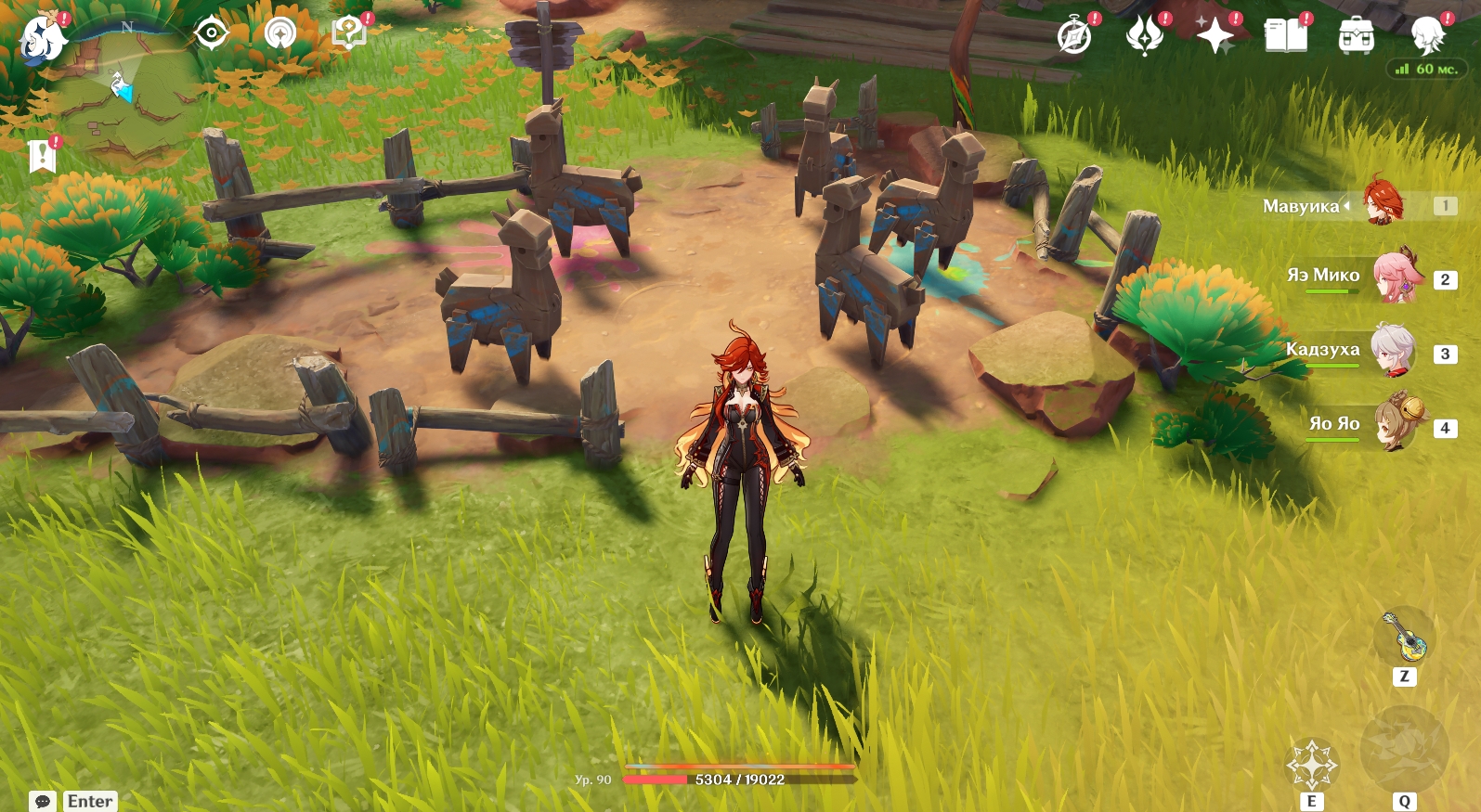Open the battle pass book icon
The width and height of the screenshot is (1481, 812).
tap(1285, 37)
